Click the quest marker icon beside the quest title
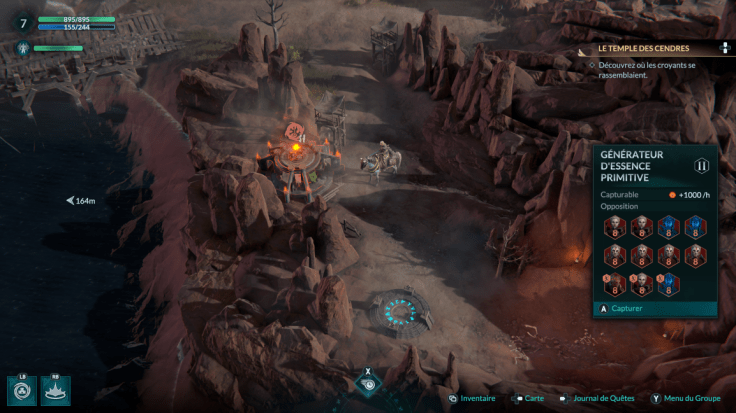 click(725, 48)
